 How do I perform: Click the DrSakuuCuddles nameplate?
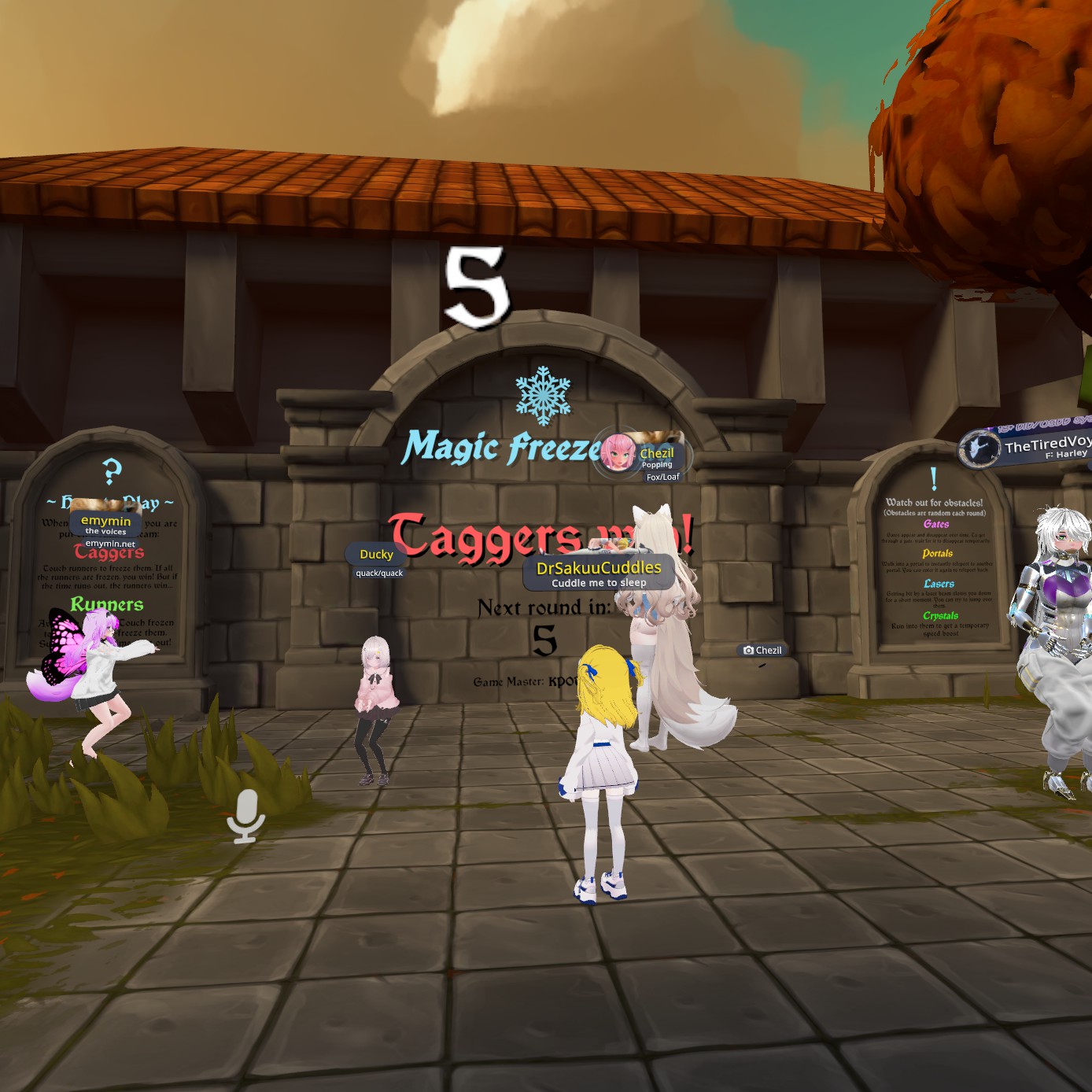coord(599,572)
